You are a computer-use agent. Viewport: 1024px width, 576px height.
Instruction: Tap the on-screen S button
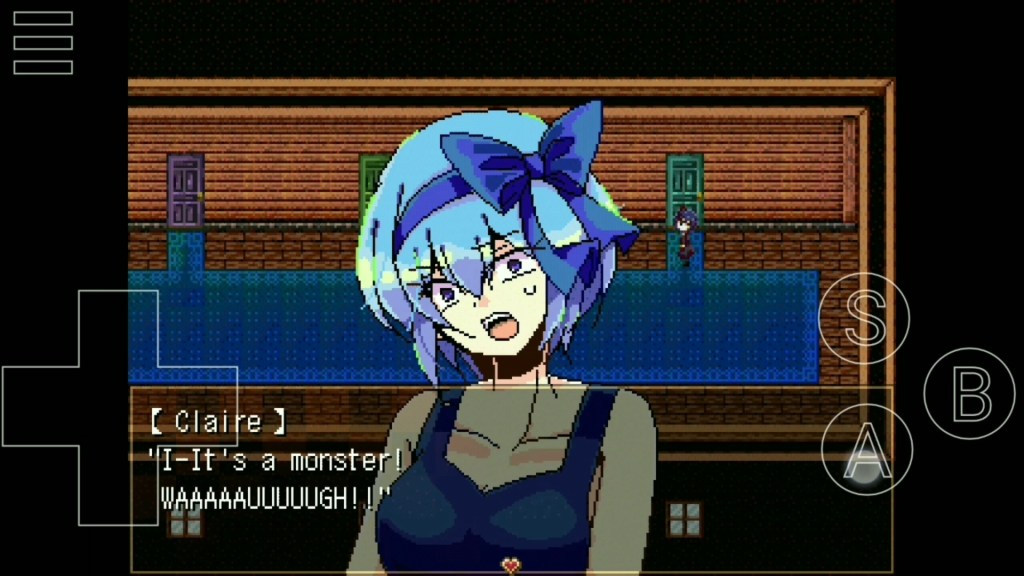[864, 317]
